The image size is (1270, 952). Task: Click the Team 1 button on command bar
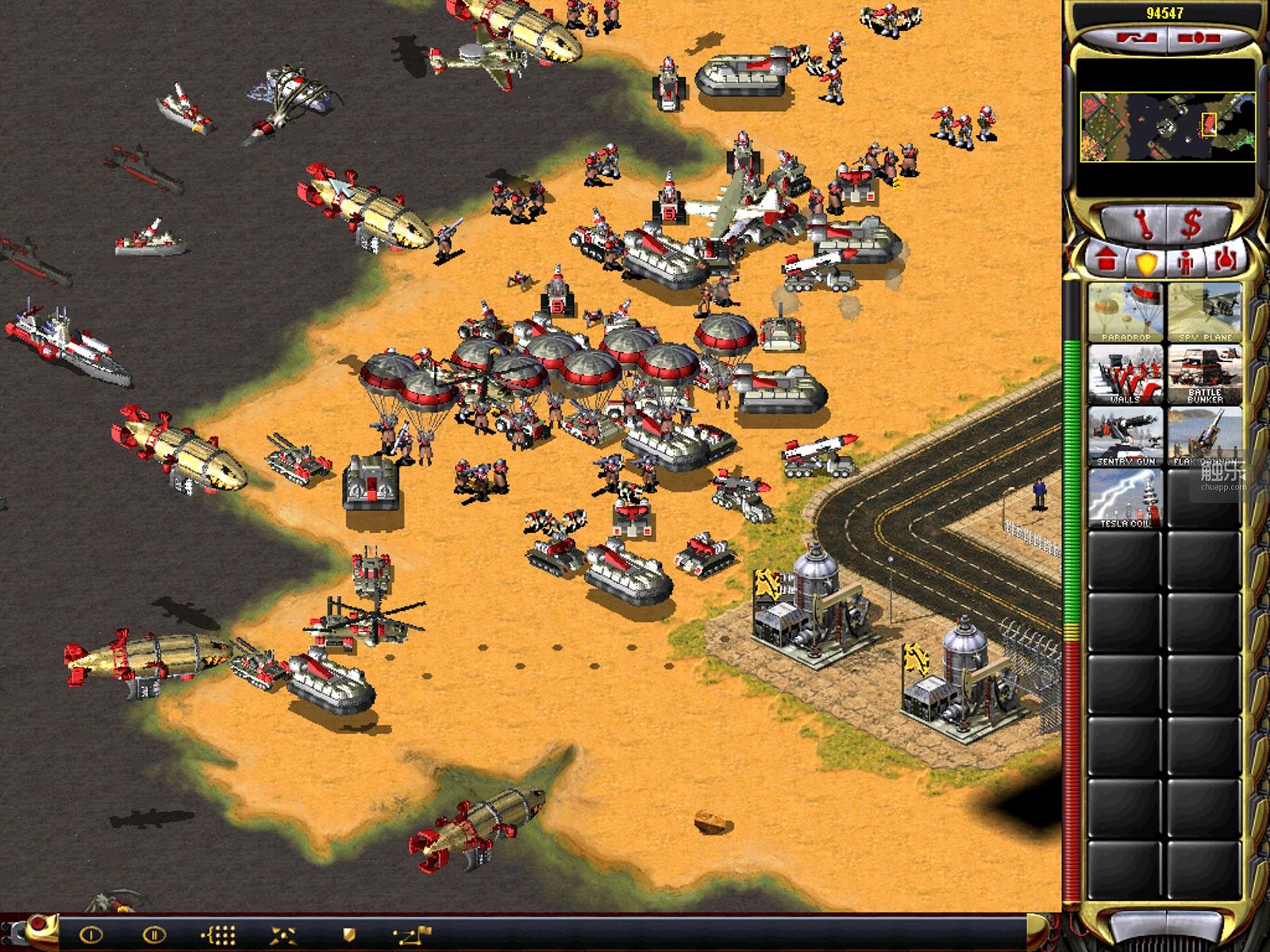coord(91,935)
